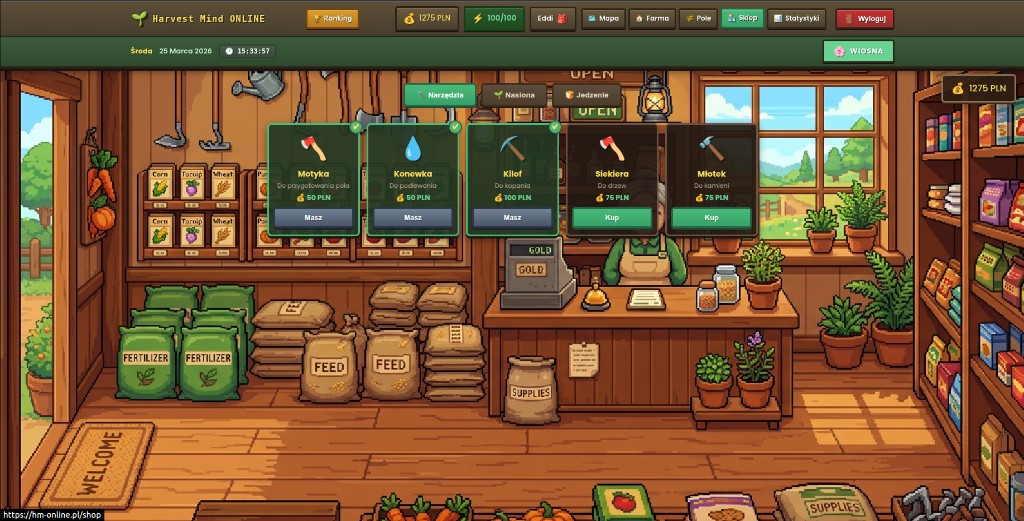The image size is (1024, 521).
Task: Click the Wiosna season button
Action: pos(858,51)
